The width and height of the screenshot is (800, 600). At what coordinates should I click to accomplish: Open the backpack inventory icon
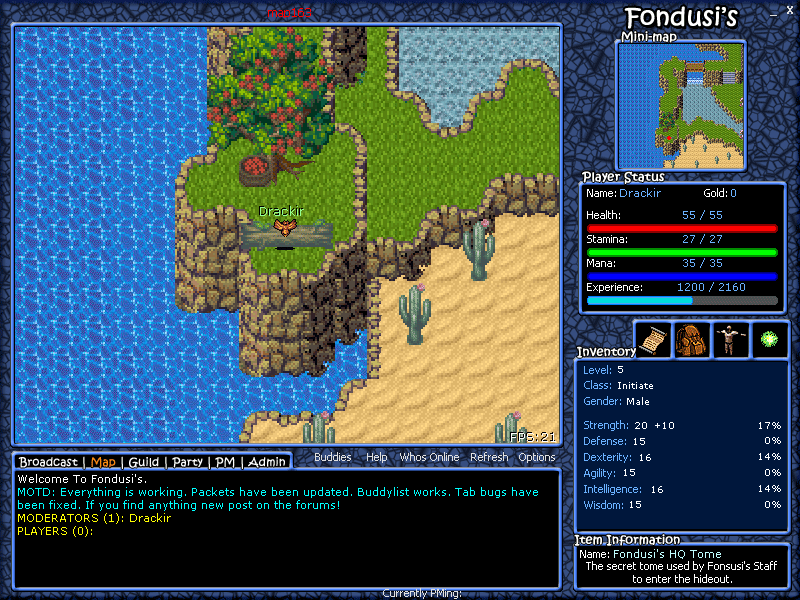pos(692,339)
